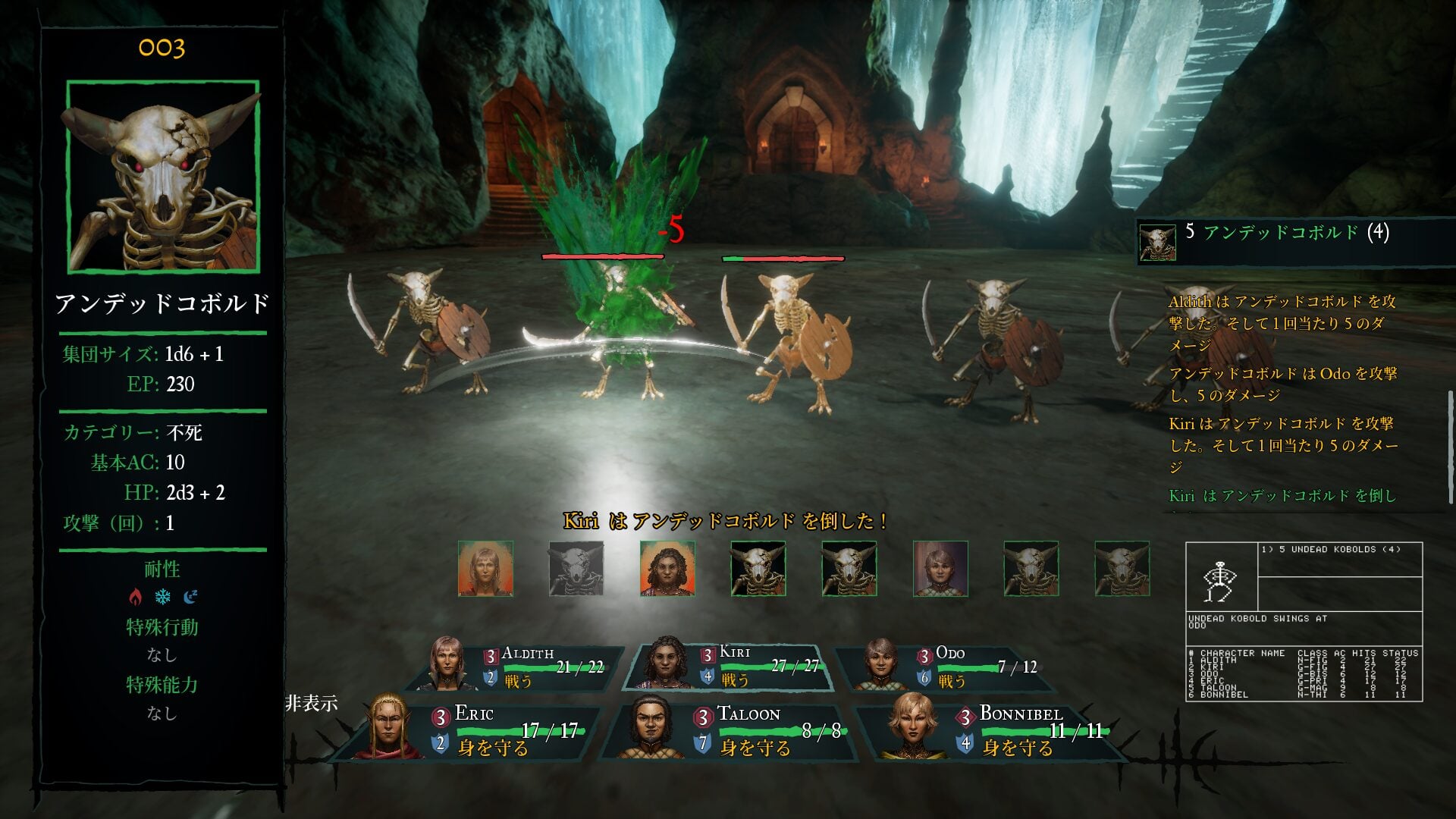This screenshot has width=1456, height=819.
Task: Select Odo's portrait in the turn order
Action: (x=940, y=569)
